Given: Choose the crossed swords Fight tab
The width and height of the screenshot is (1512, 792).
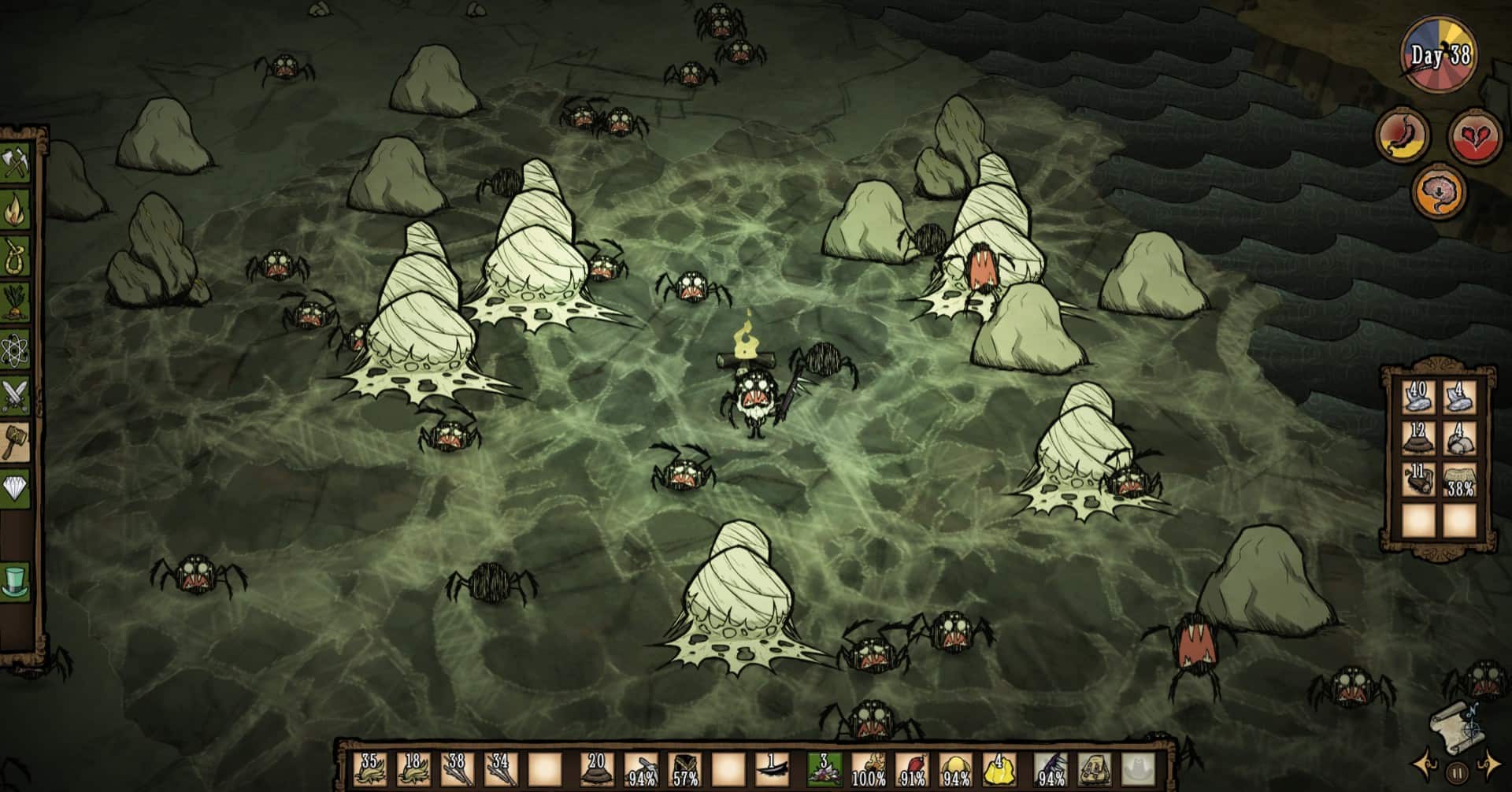Looking at the screenshot, I should pyautogui.click(x=17, y=395).
